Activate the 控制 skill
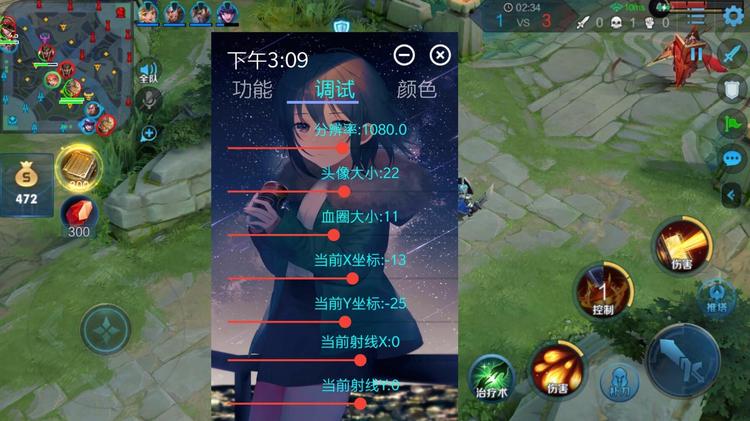The height and width of the screenshot is (421, 750). (x=601, y=290)
